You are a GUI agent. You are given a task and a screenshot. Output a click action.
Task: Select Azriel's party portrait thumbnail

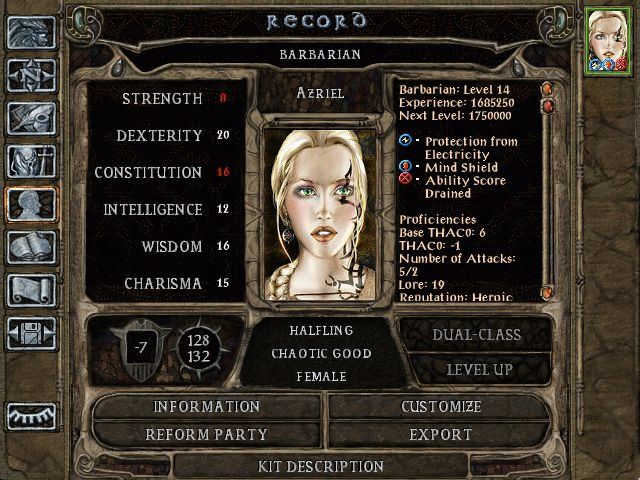(607, 40)
